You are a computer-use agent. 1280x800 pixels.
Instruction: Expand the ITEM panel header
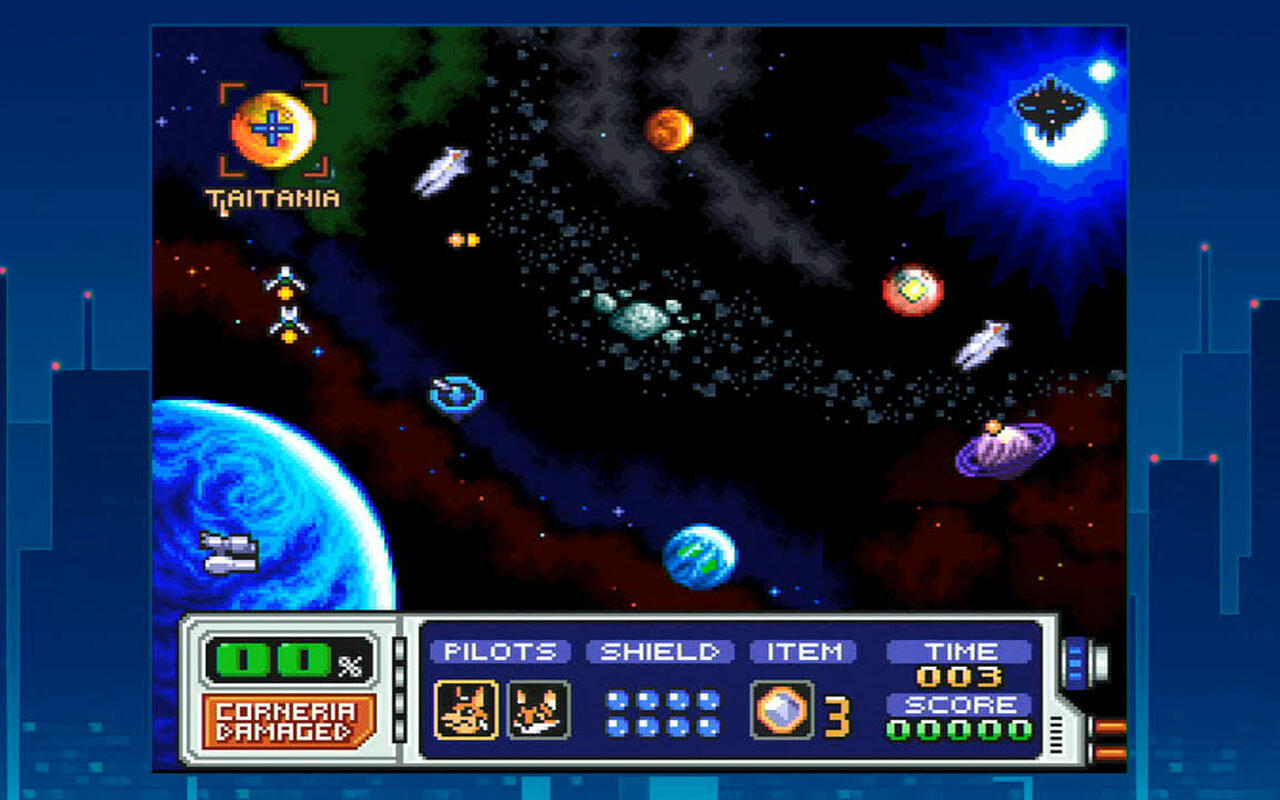[x=801, y=651]
